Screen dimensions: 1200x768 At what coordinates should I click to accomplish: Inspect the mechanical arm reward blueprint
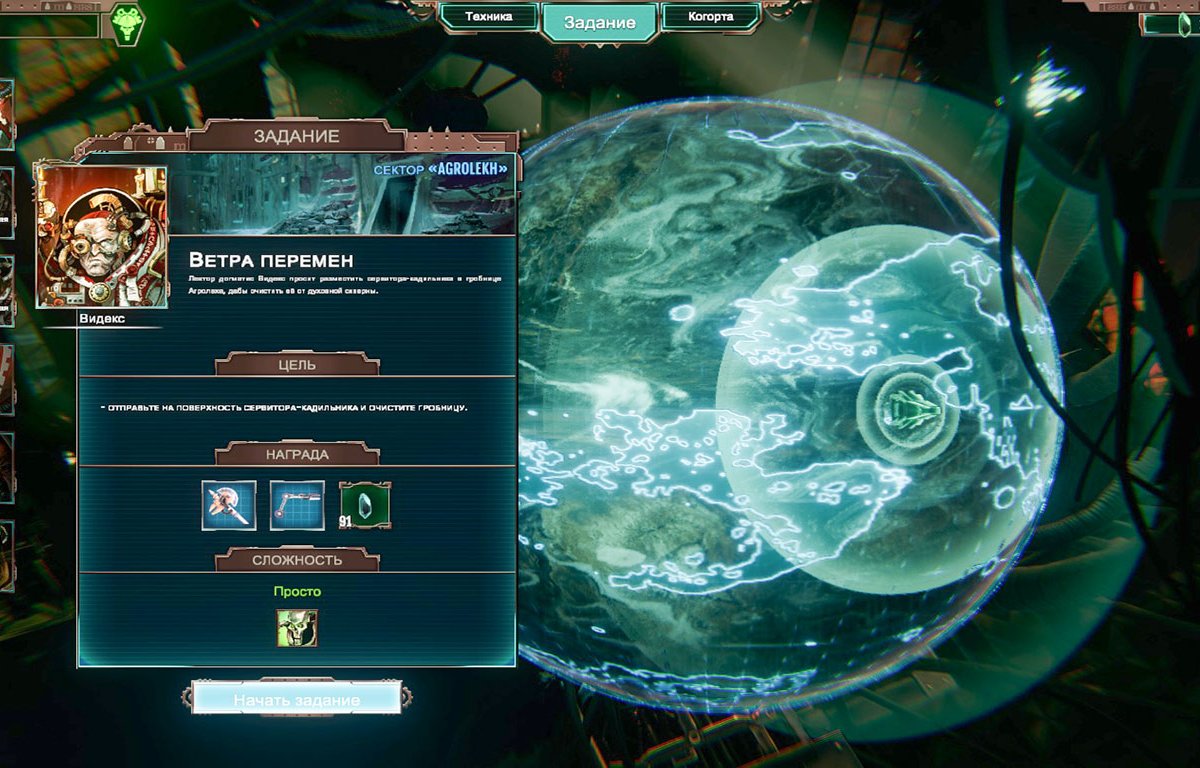click(297, 505)
